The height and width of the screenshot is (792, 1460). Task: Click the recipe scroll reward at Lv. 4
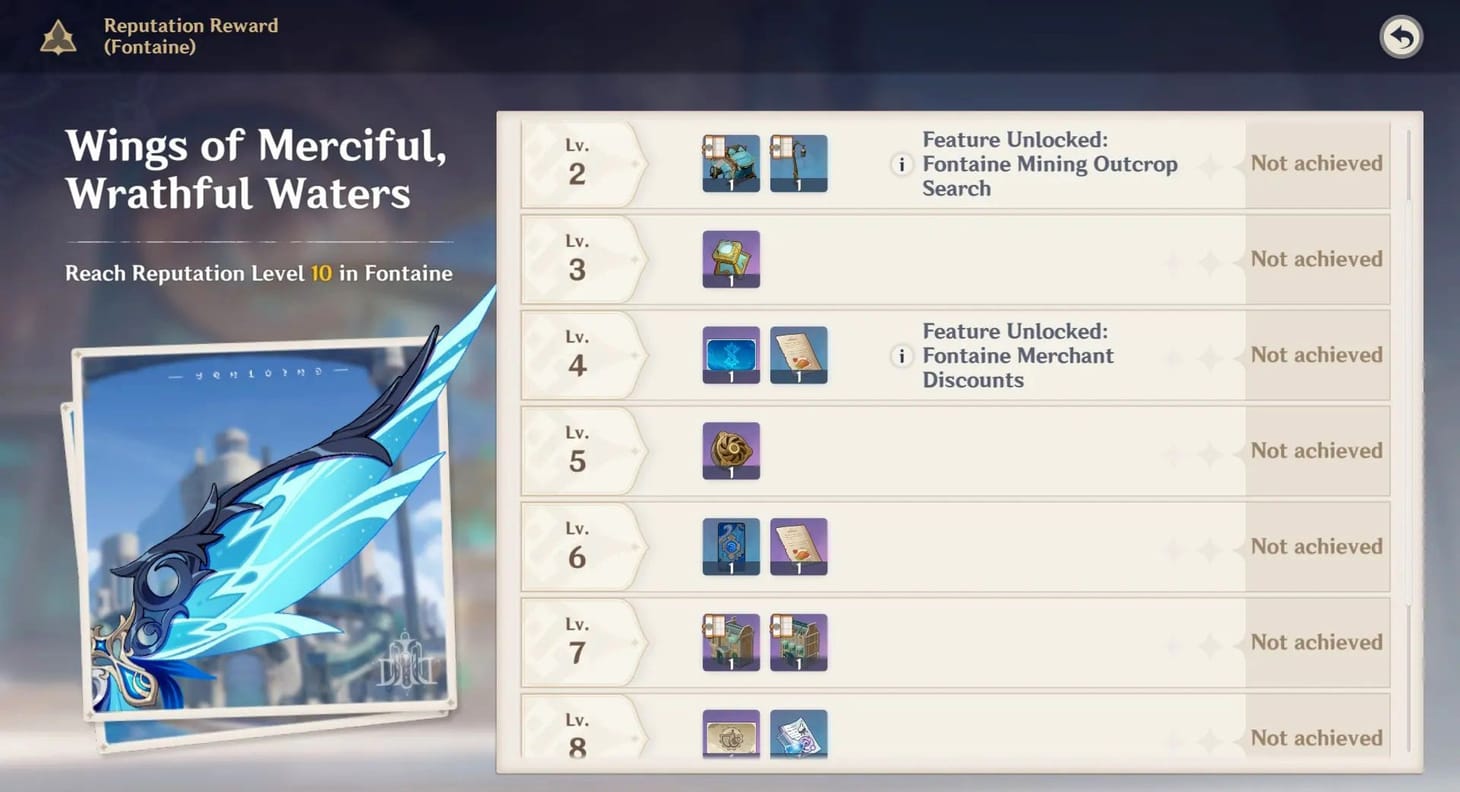798,355
